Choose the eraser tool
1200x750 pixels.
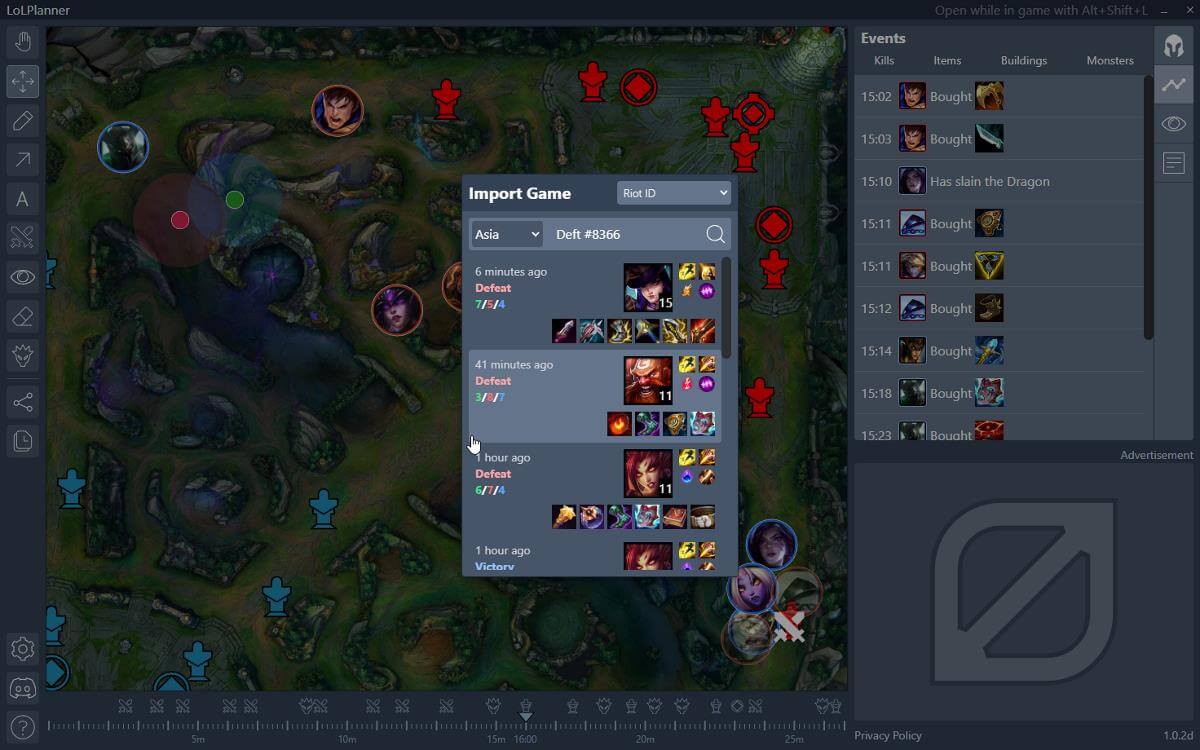[x=23, y=316]
